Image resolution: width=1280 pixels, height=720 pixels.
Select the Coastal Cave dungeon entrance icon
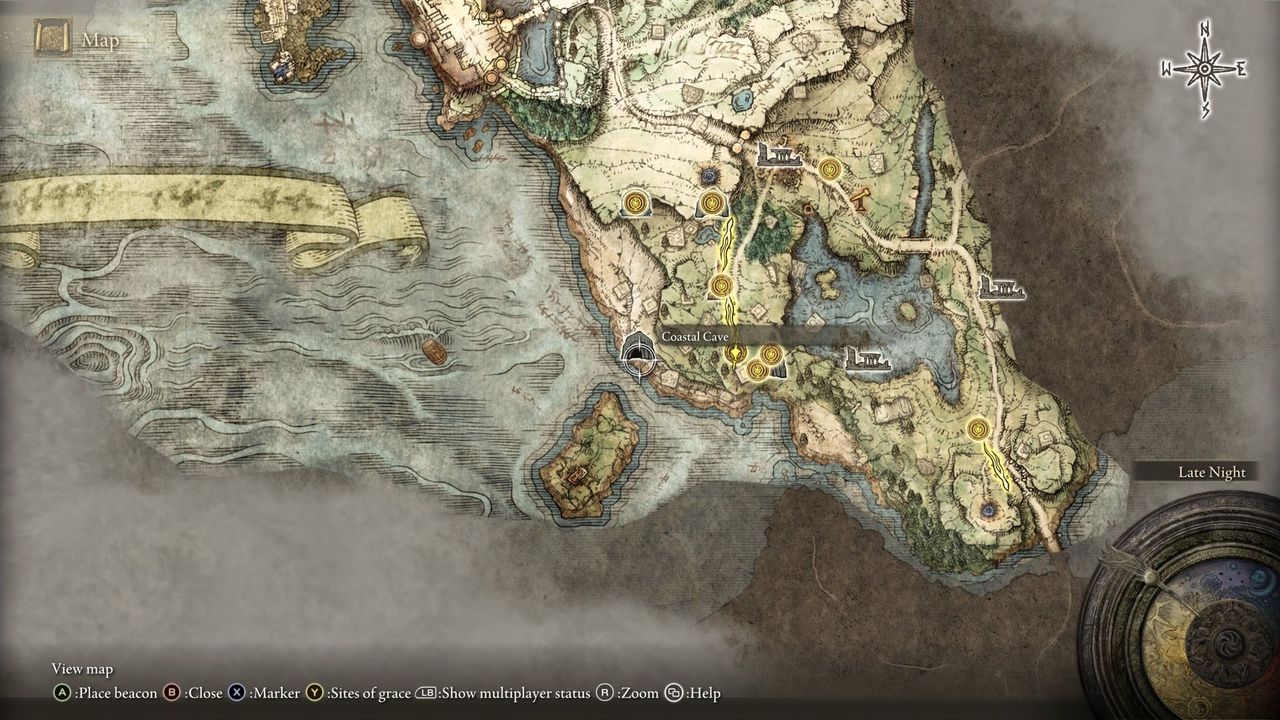pos(638,357)
